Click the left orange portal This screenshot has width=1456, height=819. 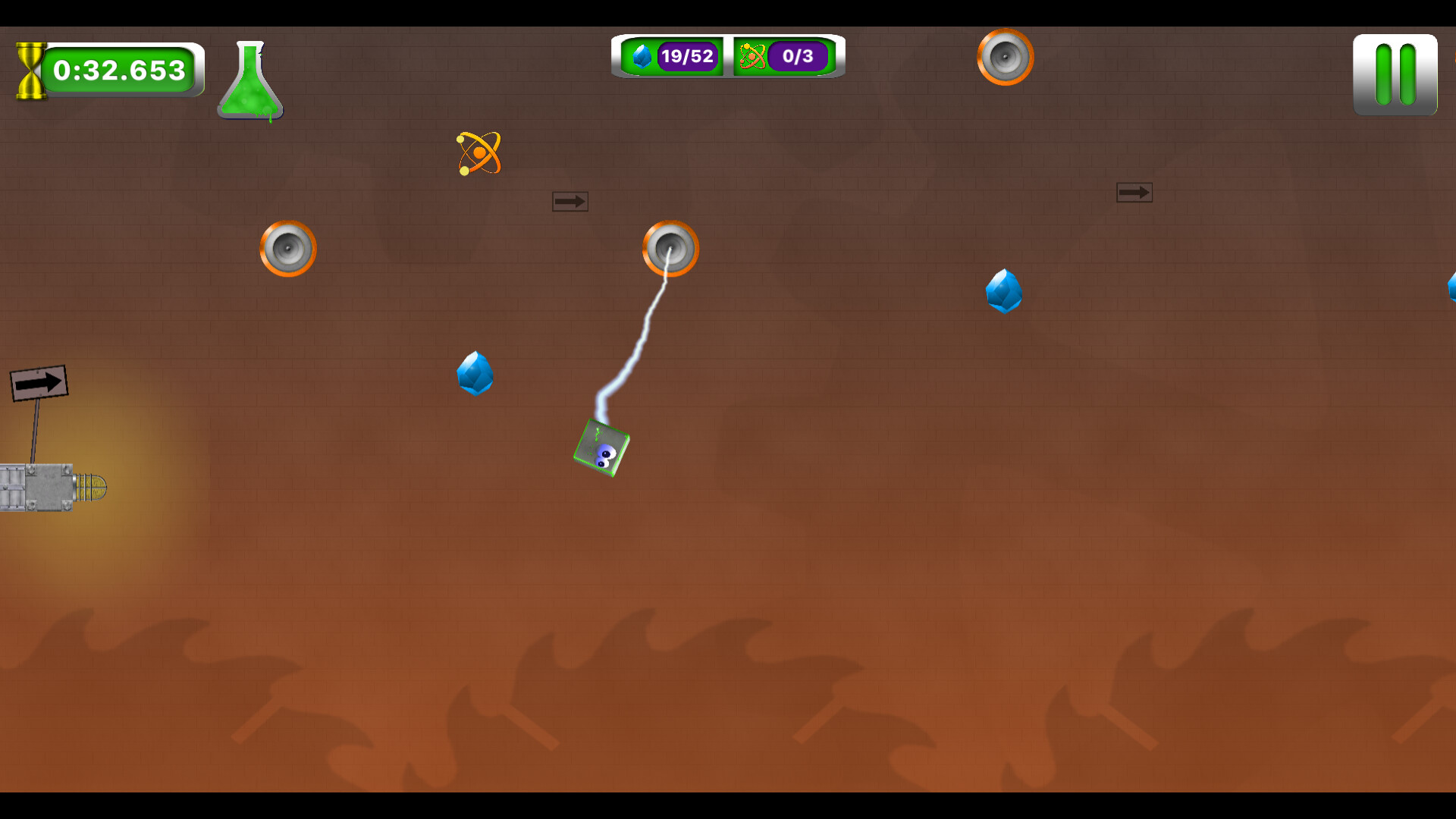coord(288,249)
